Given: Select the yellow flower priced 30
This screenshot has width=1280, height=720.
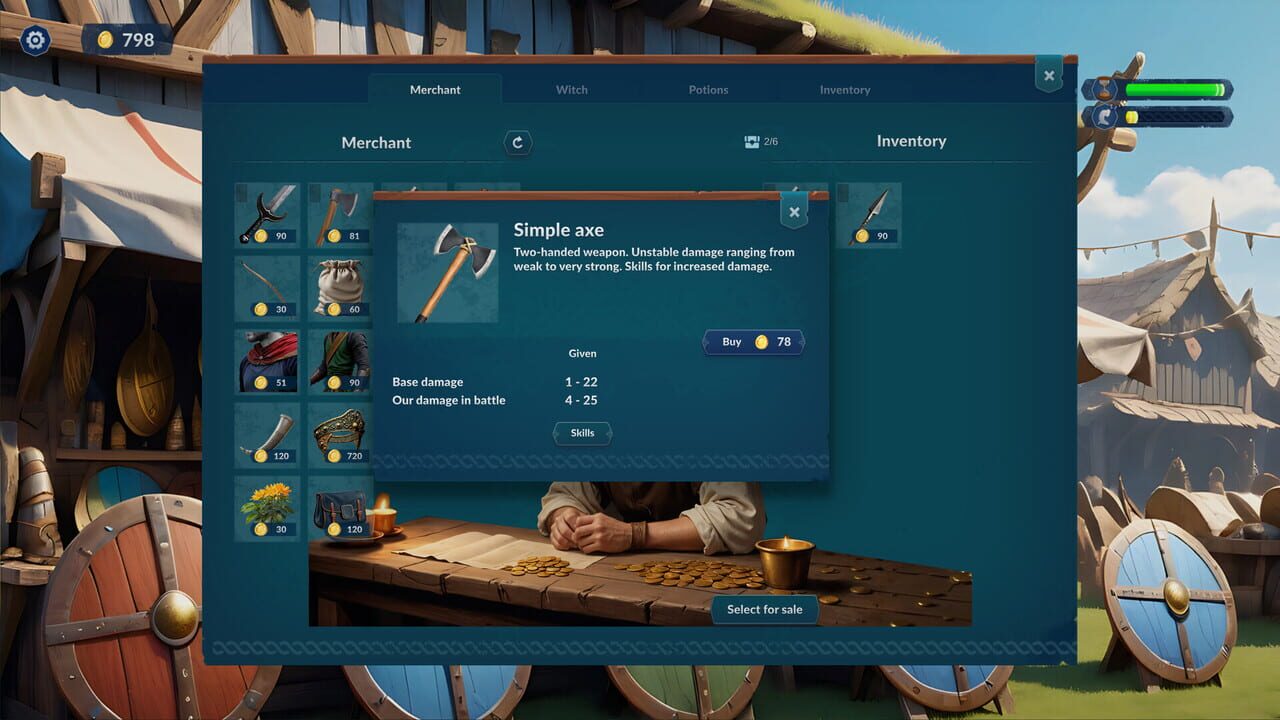Looking at the screenshot, I should pos(266,506).
